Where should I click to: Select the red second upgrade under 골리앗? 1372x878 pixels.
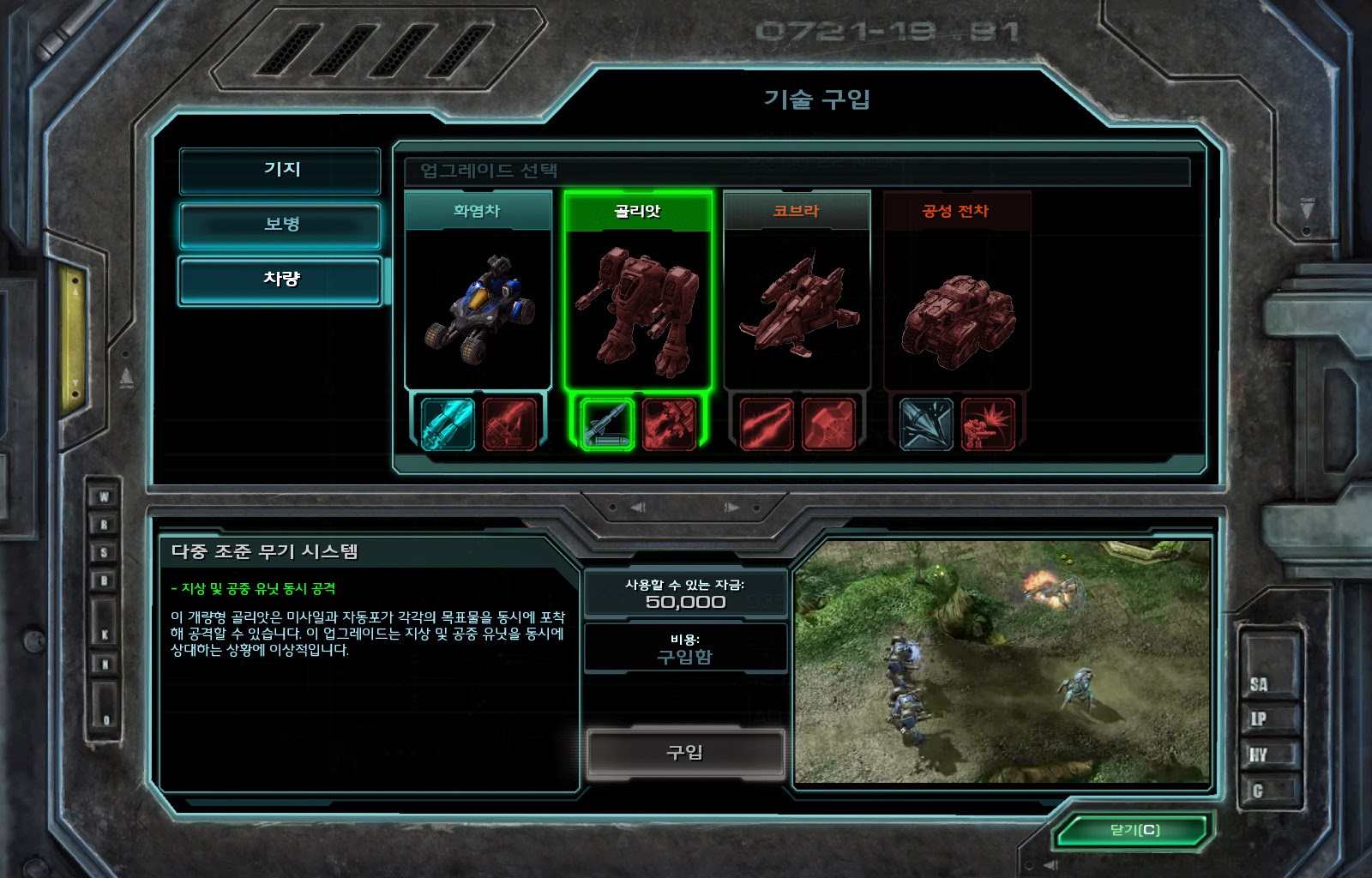coord(669,424)
